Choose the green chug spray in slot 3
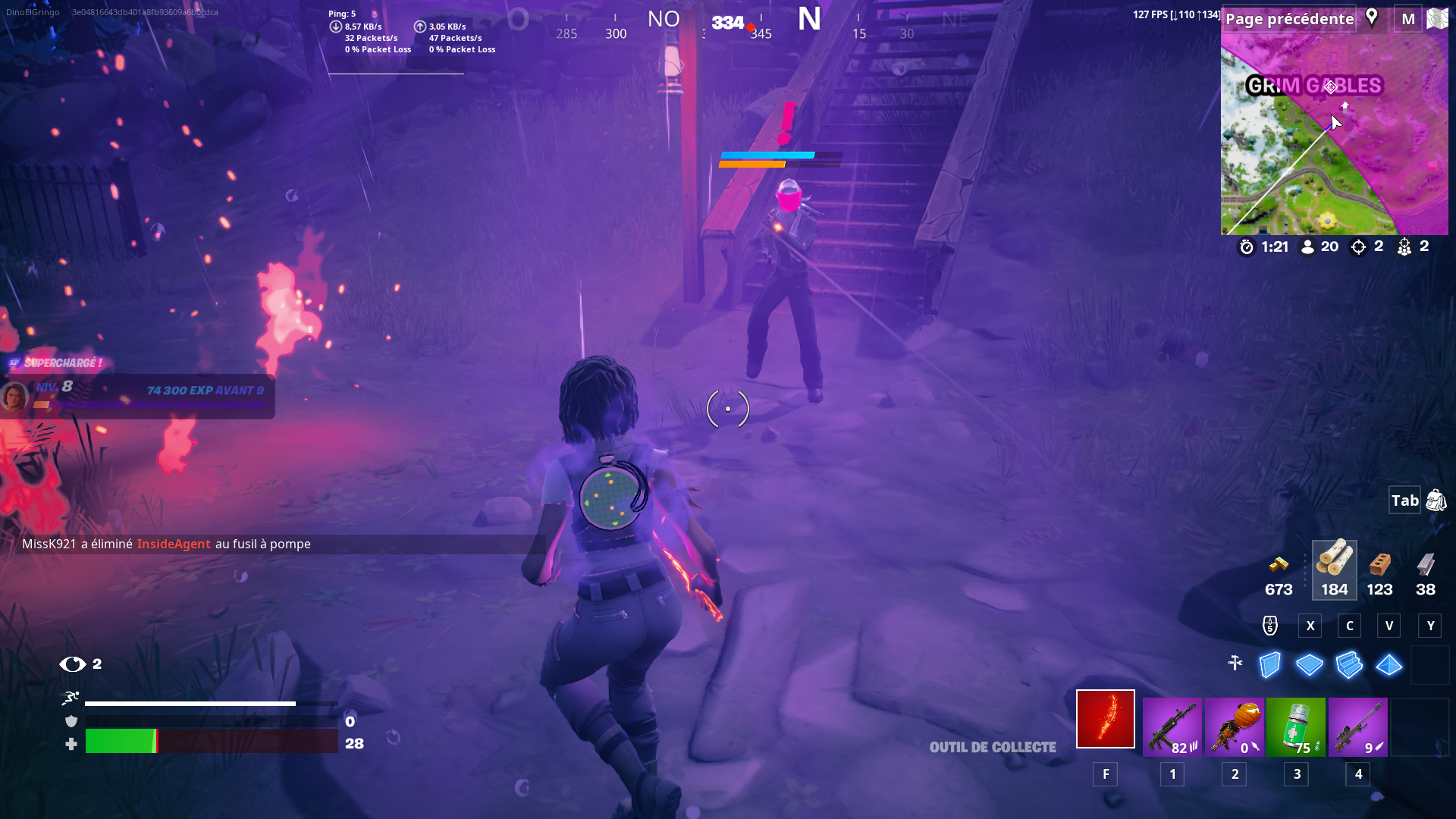This screenshot has width=1456, height=819. coord(1296,726)
